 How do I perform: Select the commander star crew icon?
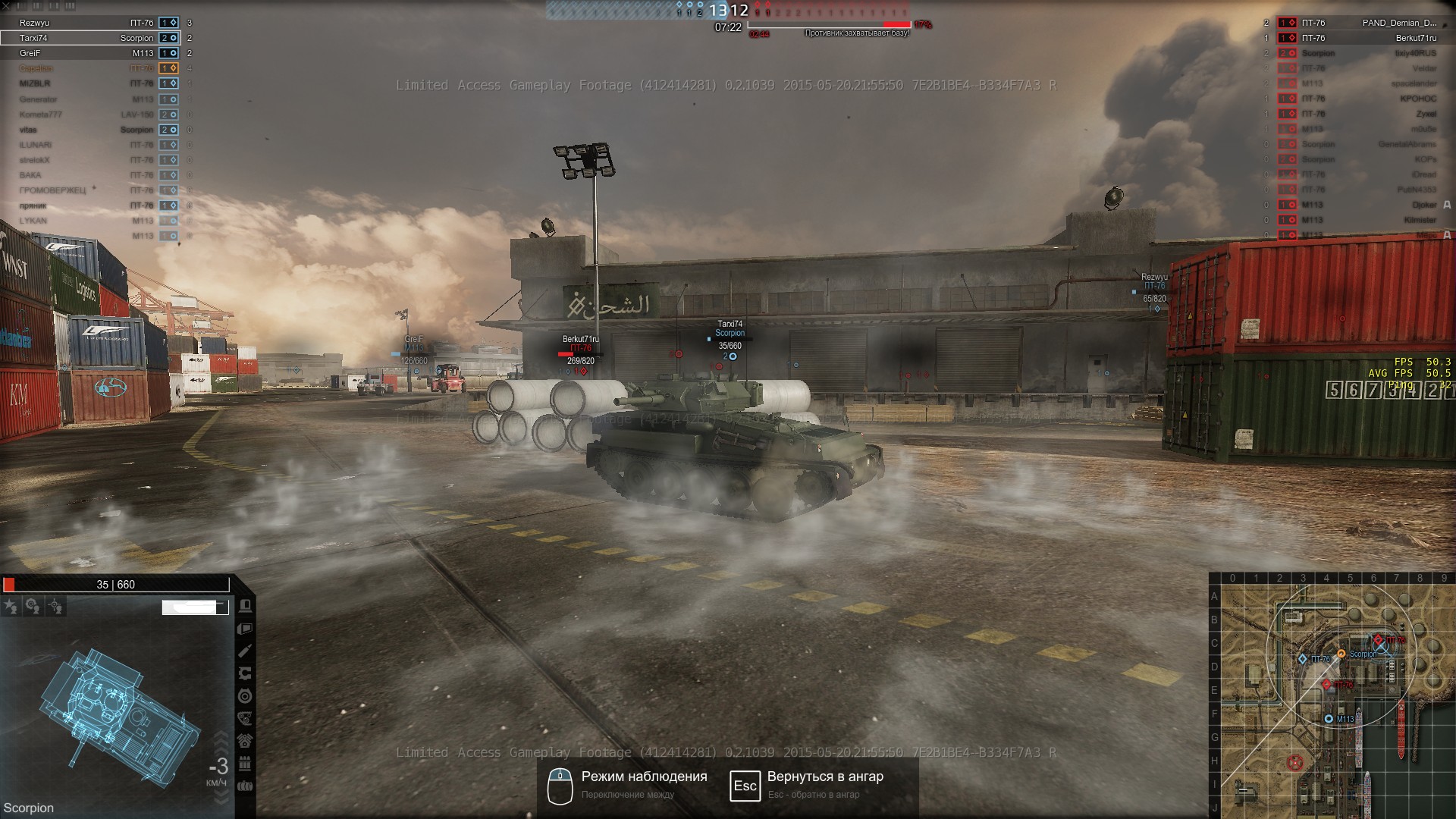(11, 606)
